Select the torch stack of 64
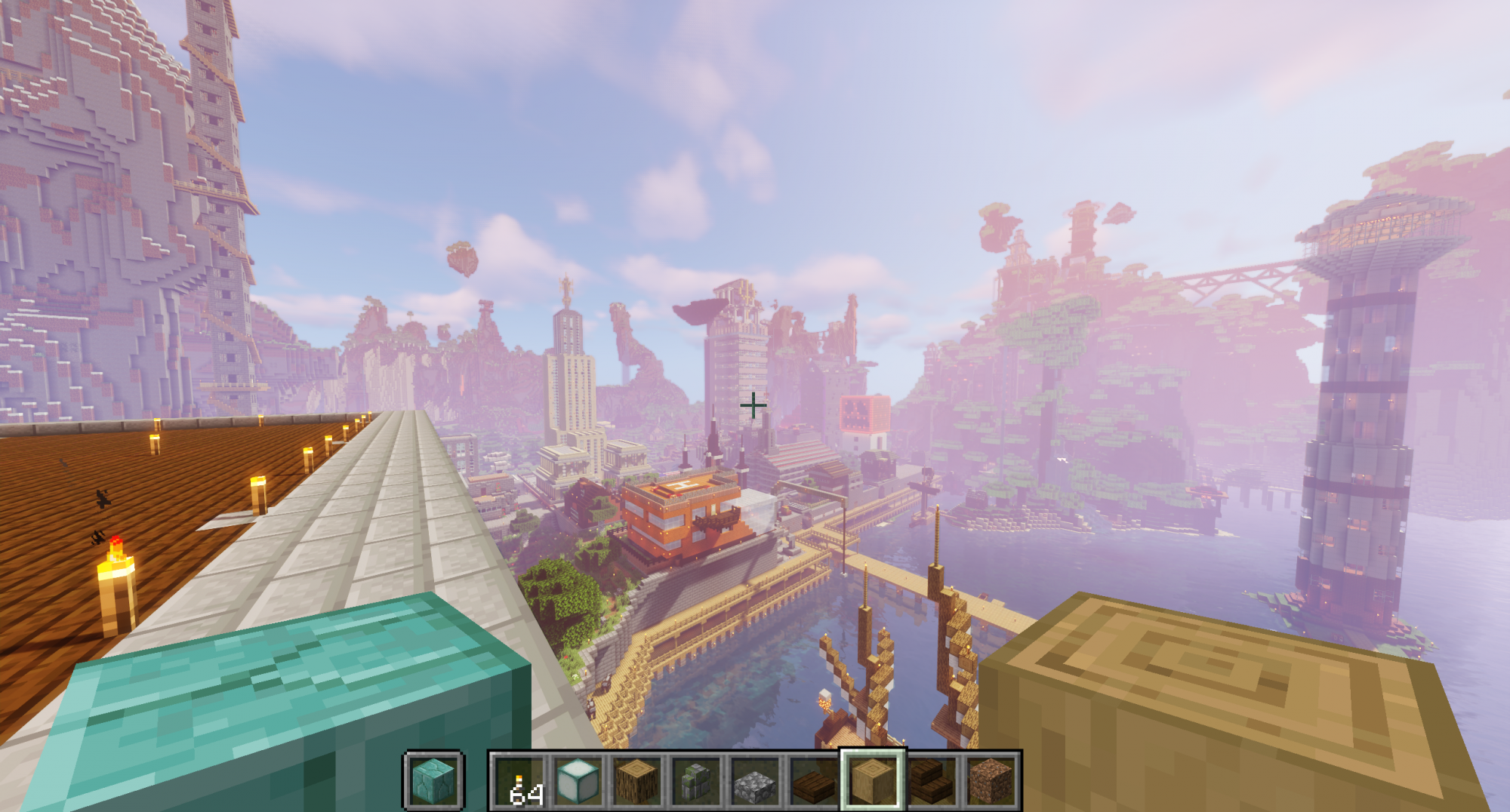Viewport: 1510px width, 812px height. pyautogui.click(x=519, y=780)
